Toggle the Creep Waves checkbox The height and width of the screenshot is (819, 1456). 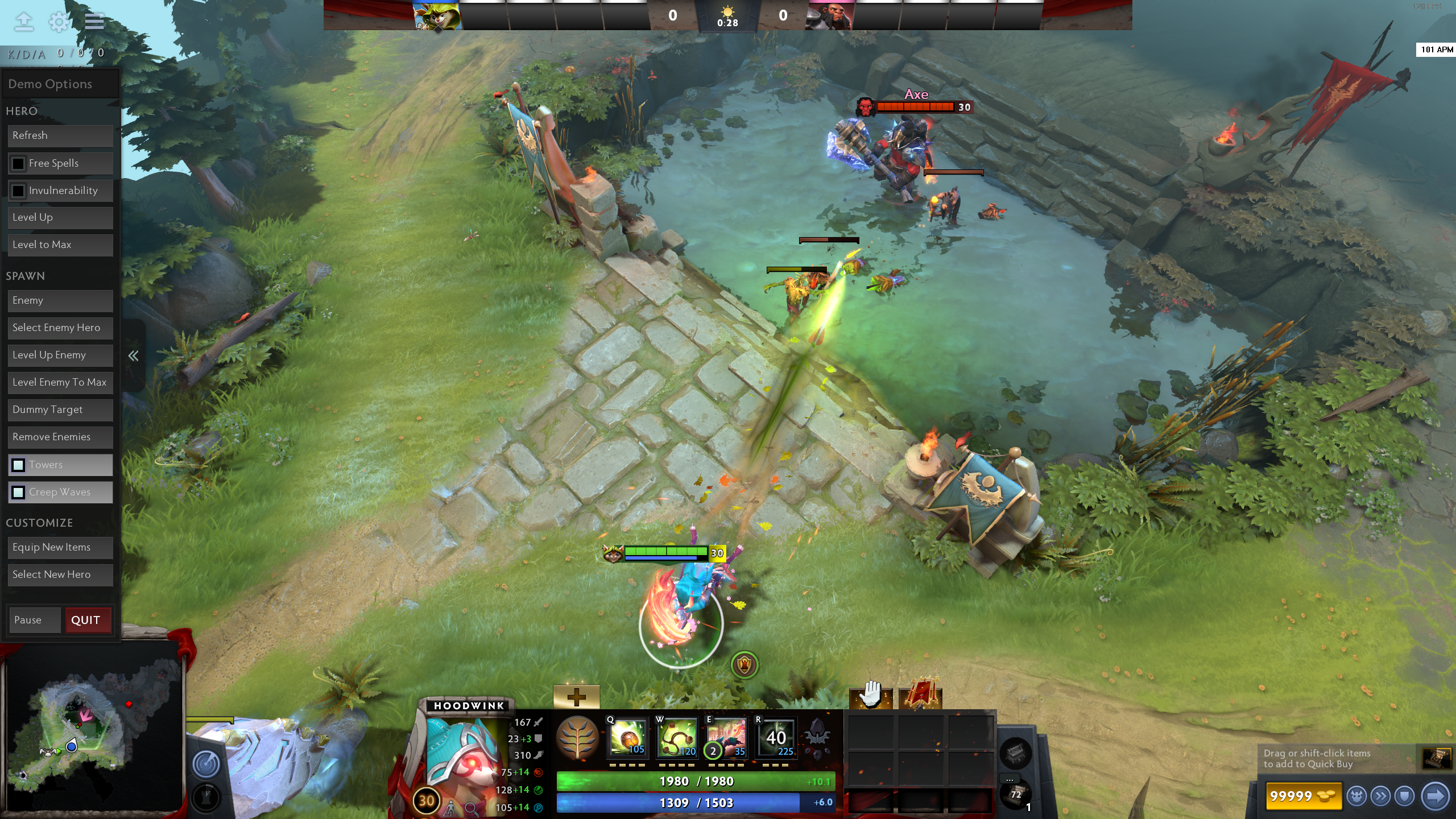(18, 493)
